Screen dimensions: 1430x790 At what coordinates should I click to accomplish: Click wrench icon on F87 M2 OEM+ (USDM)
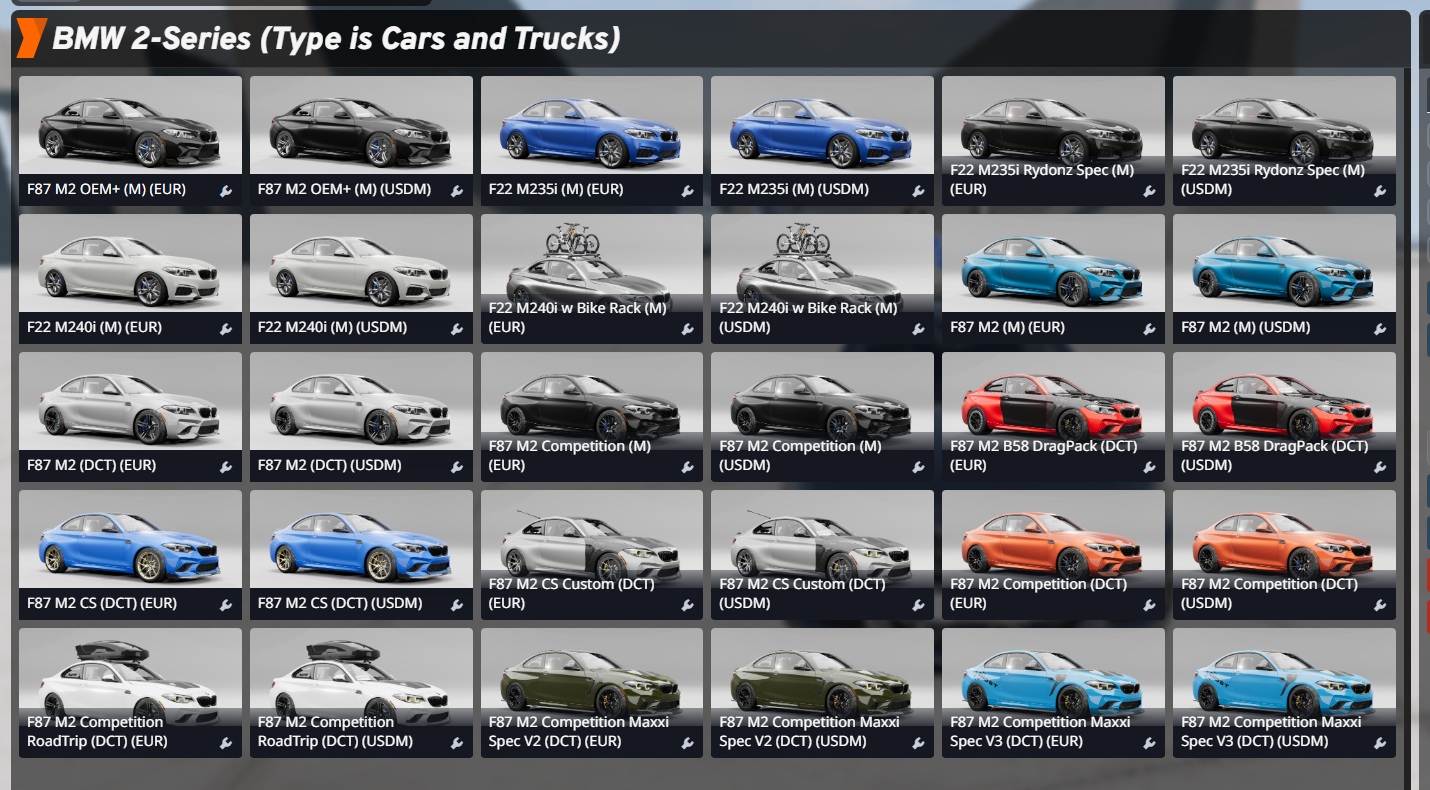pos(457,191)
